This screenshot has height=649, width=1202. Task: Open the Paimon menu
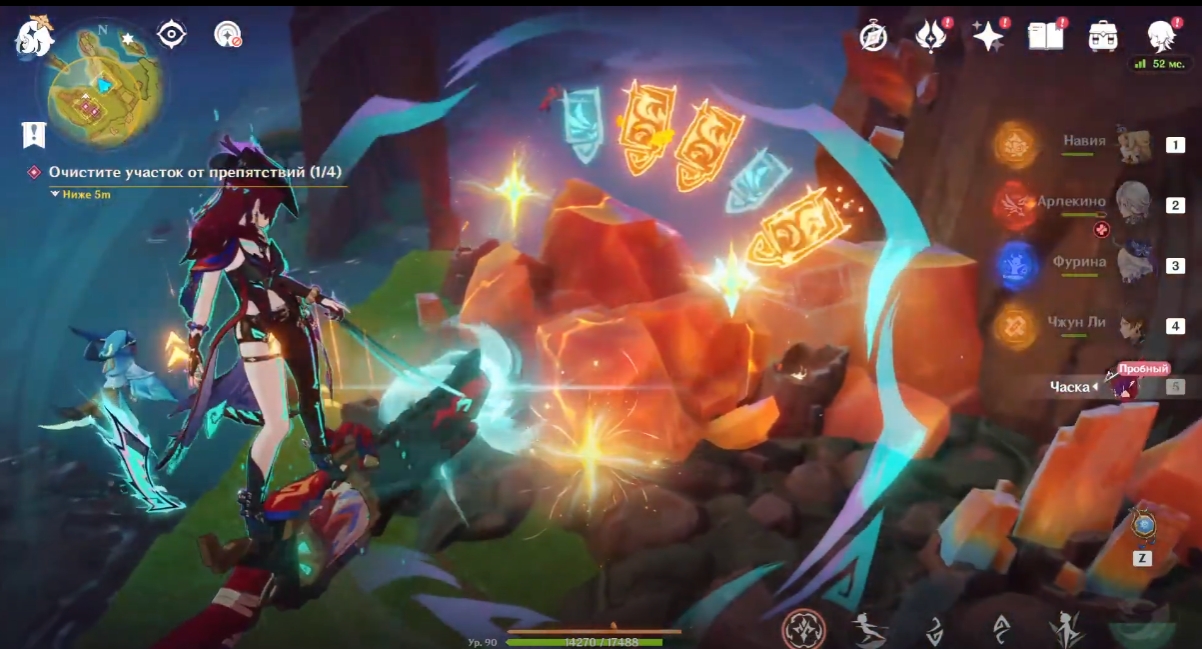(x=33, y=37)
